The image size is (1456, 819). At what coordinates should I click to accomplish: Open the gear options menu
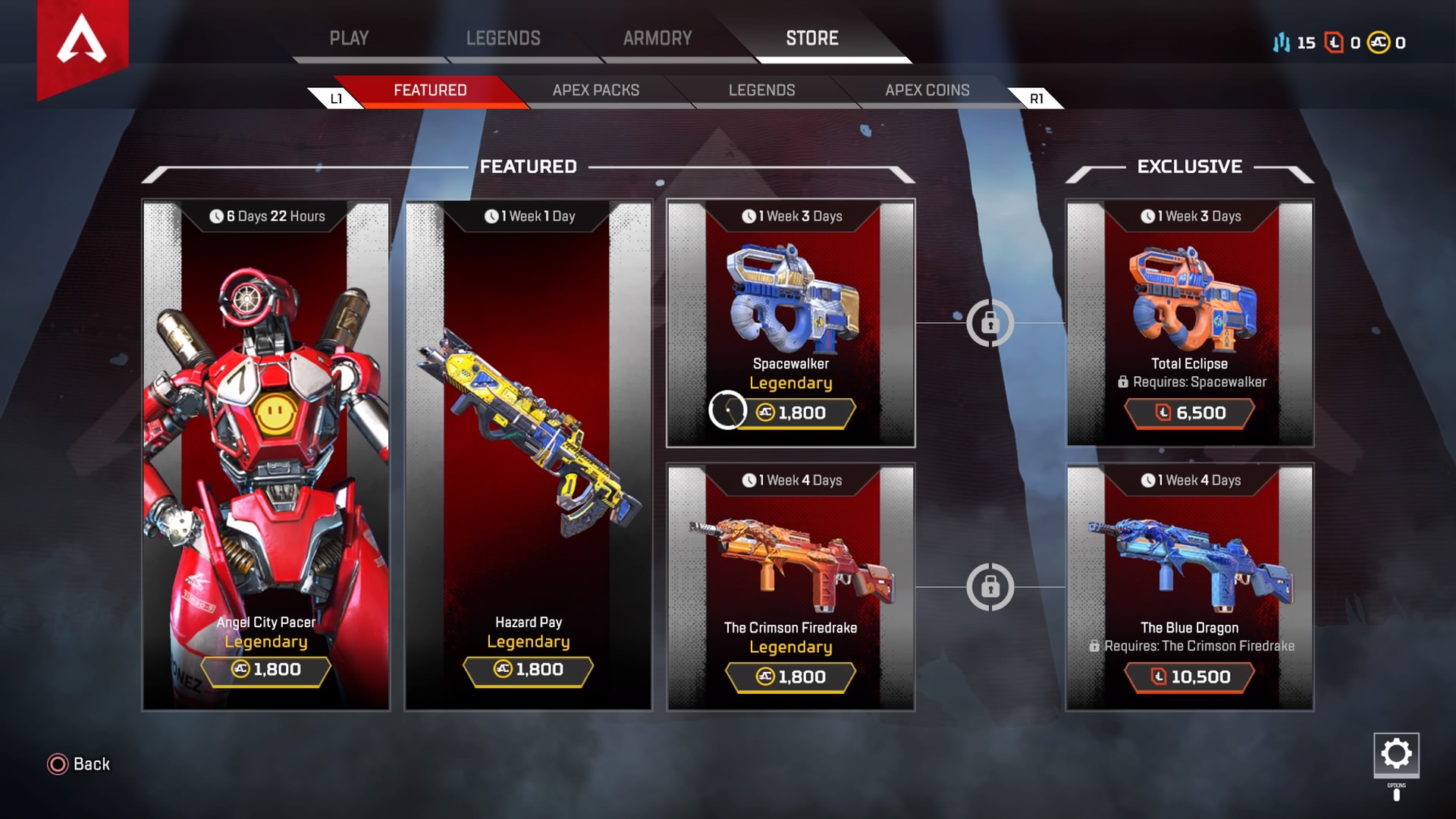1396,754
